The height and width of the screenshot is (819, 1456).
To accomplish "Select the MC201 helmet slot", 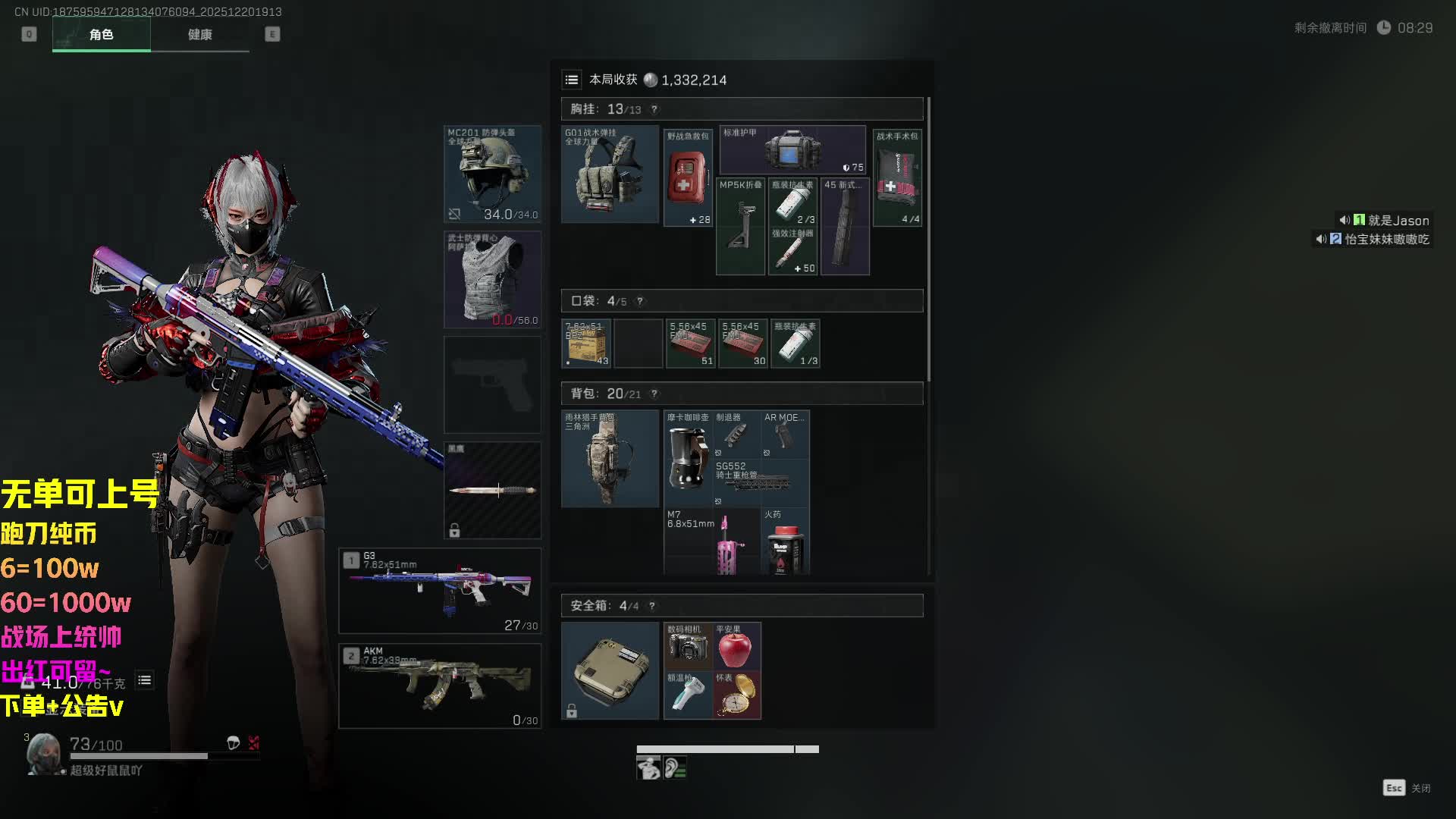I will [x=492, y=174].
